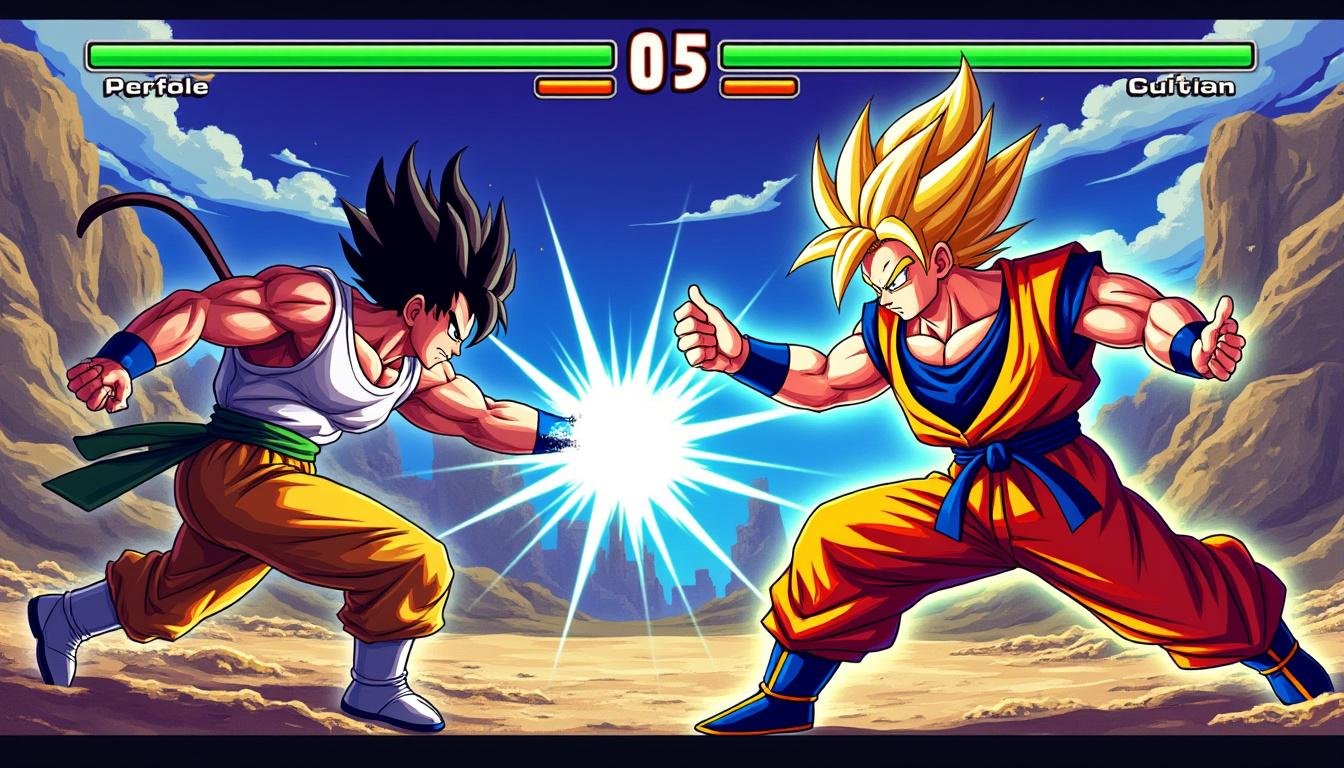Viewport: 1344px width, 768px height.
Task: Click the Cultian name label
Action: click(x=1182, y=87)
